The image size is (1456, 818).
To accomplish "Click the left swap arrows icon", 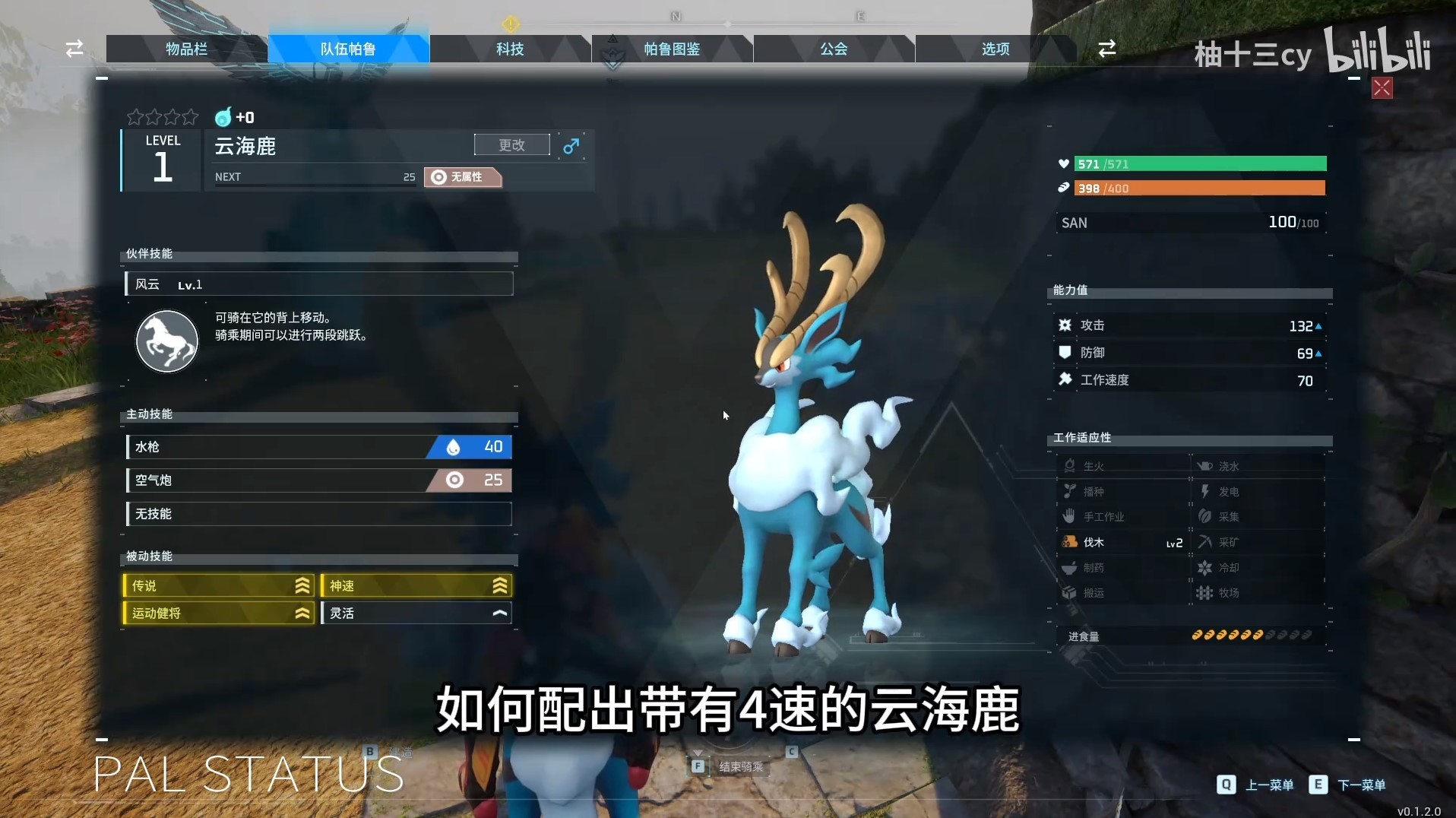I will point(73,49).
